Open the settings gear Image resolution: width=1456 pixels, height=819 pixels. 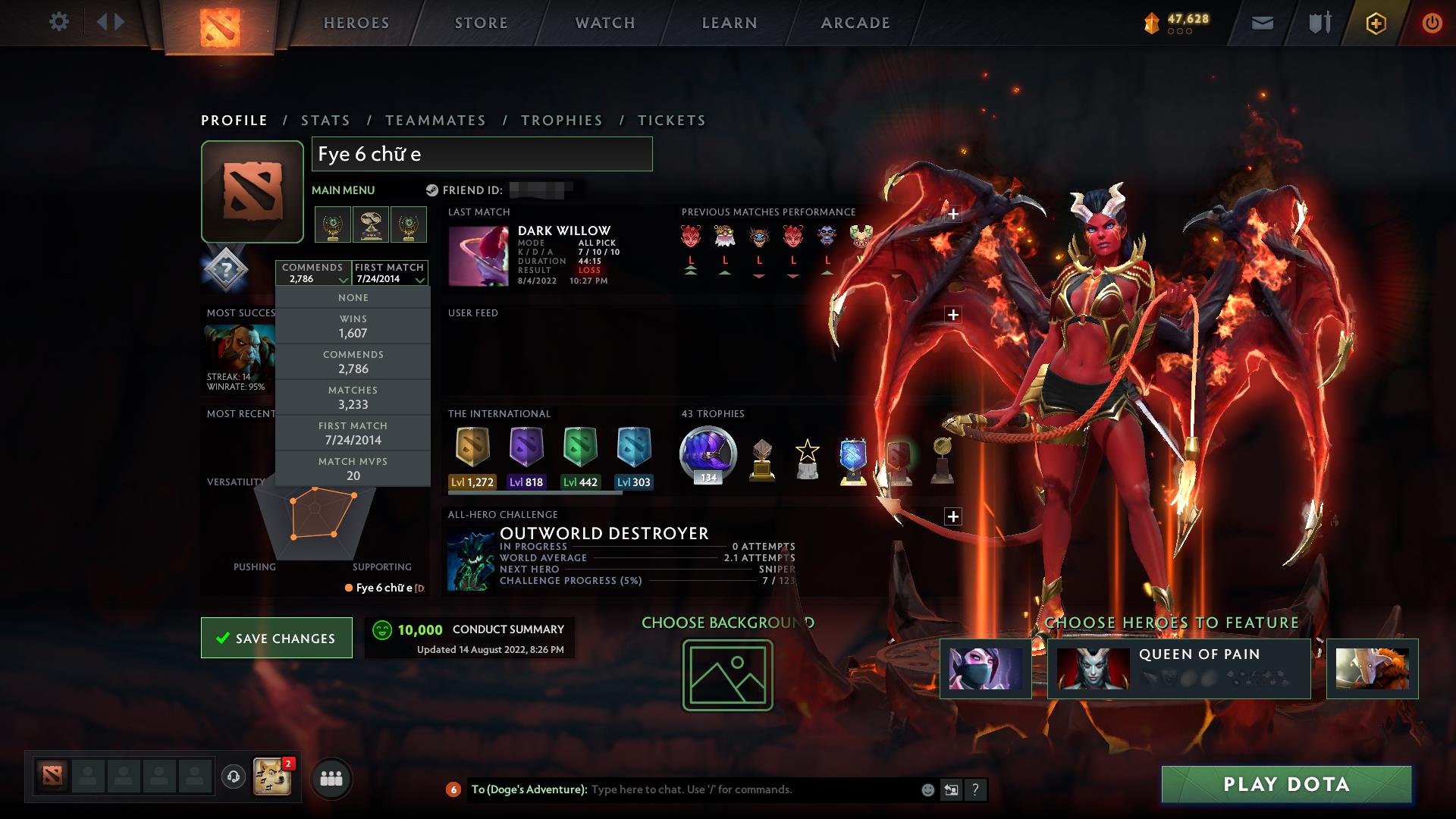[58, 22]
